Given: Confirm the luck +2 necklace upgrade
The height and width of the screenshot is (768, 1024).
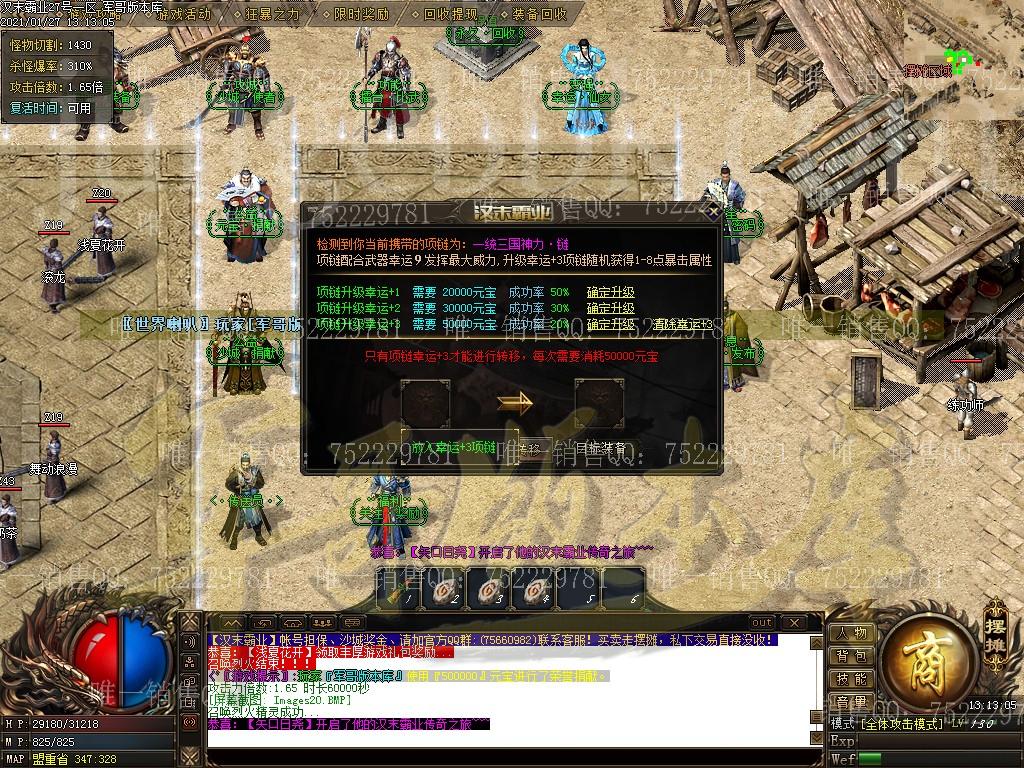Looking at the screenshot, I should 610,309.
